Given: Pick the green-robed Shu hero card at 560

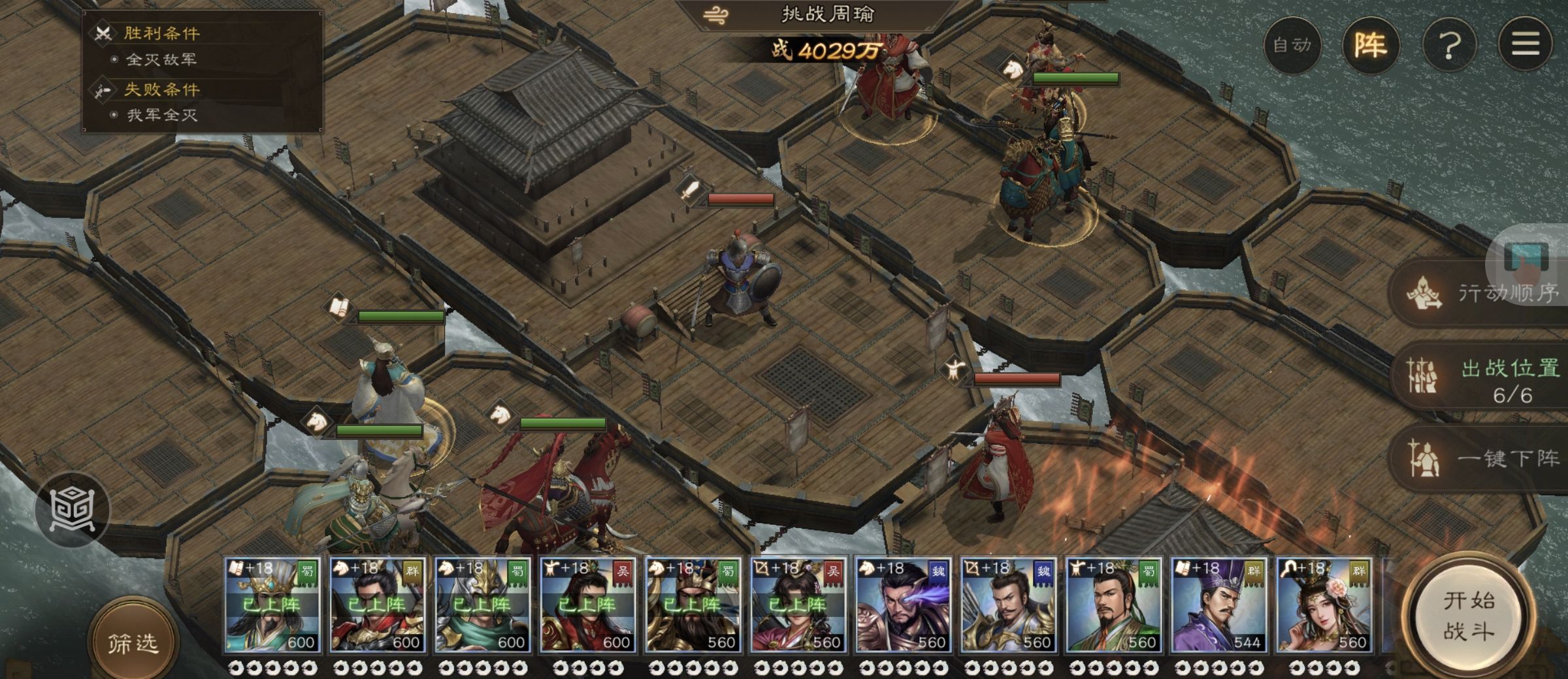Looking at the screenshot, I should 1113,605.
